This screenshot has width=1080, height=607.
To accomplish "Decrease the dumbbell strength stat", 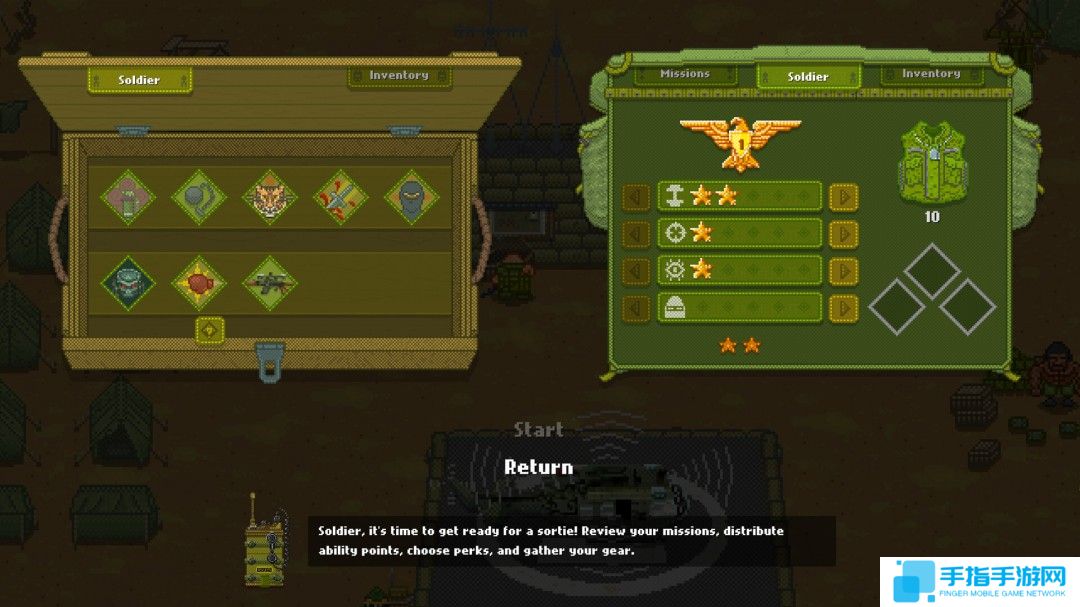I will (636, 196).
